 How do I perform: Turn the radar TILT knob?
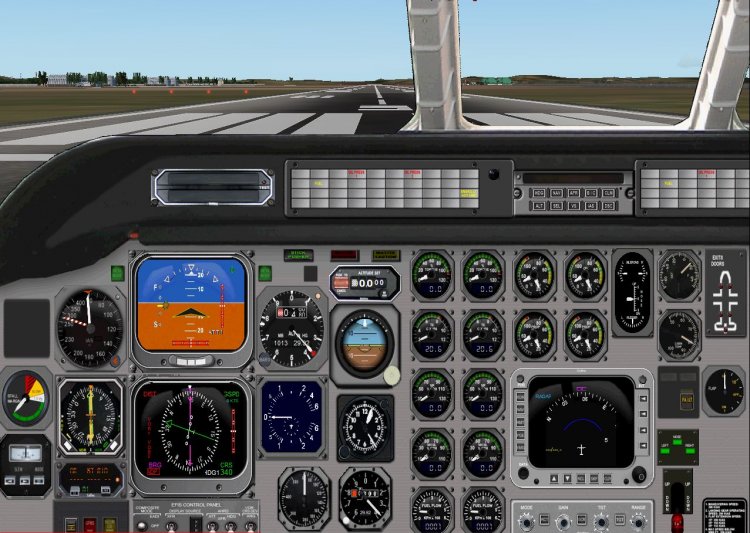(x=602, y=521)
